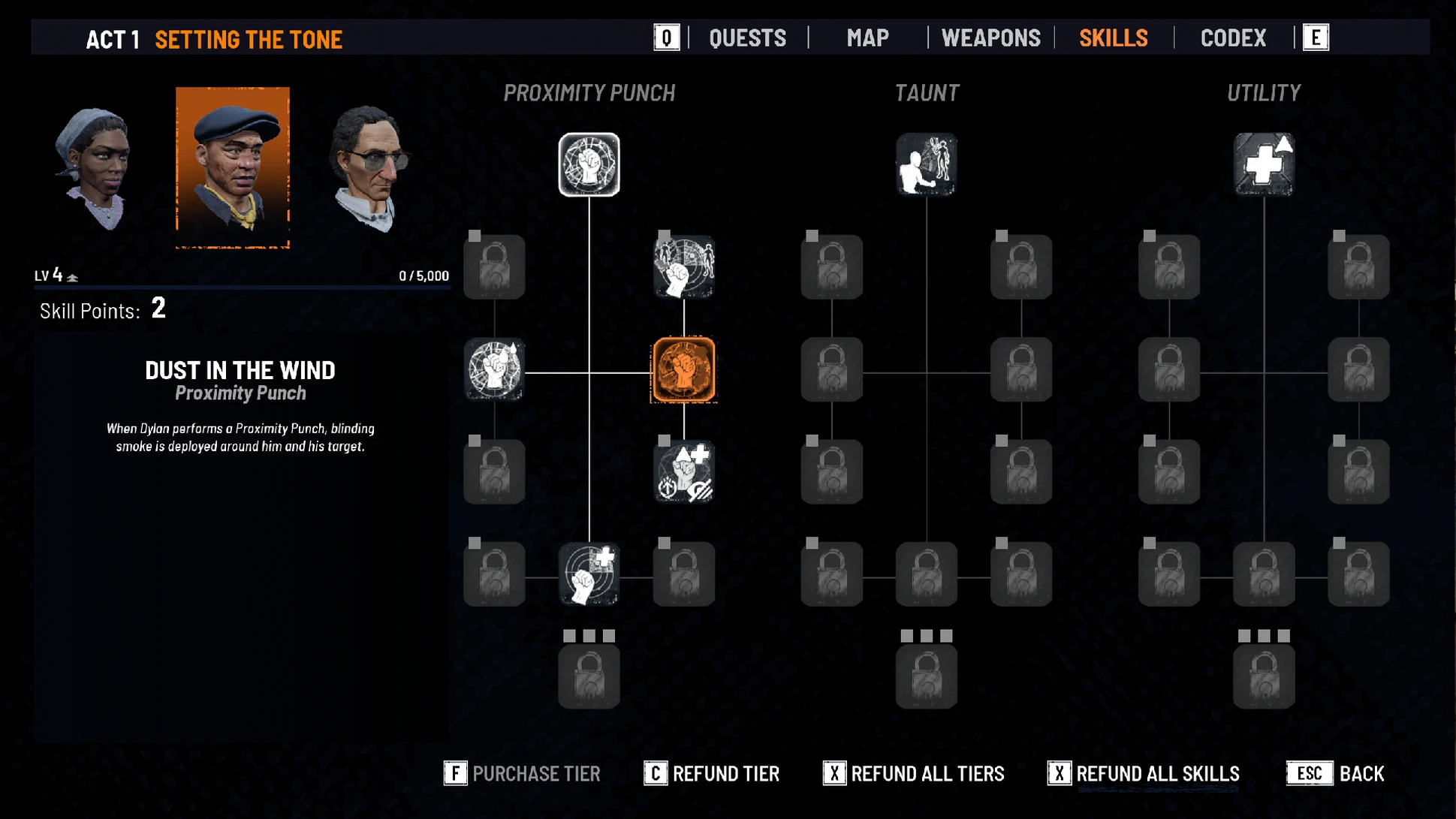Go back from the skills screen

(x=1335, y=773)
